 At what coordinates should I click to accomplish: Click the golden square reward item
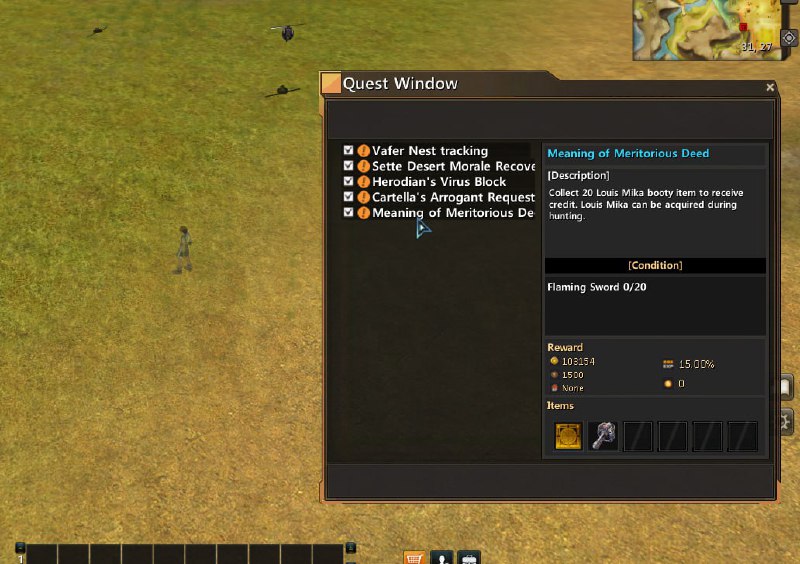pyautogui.click(x=568, y=436)
